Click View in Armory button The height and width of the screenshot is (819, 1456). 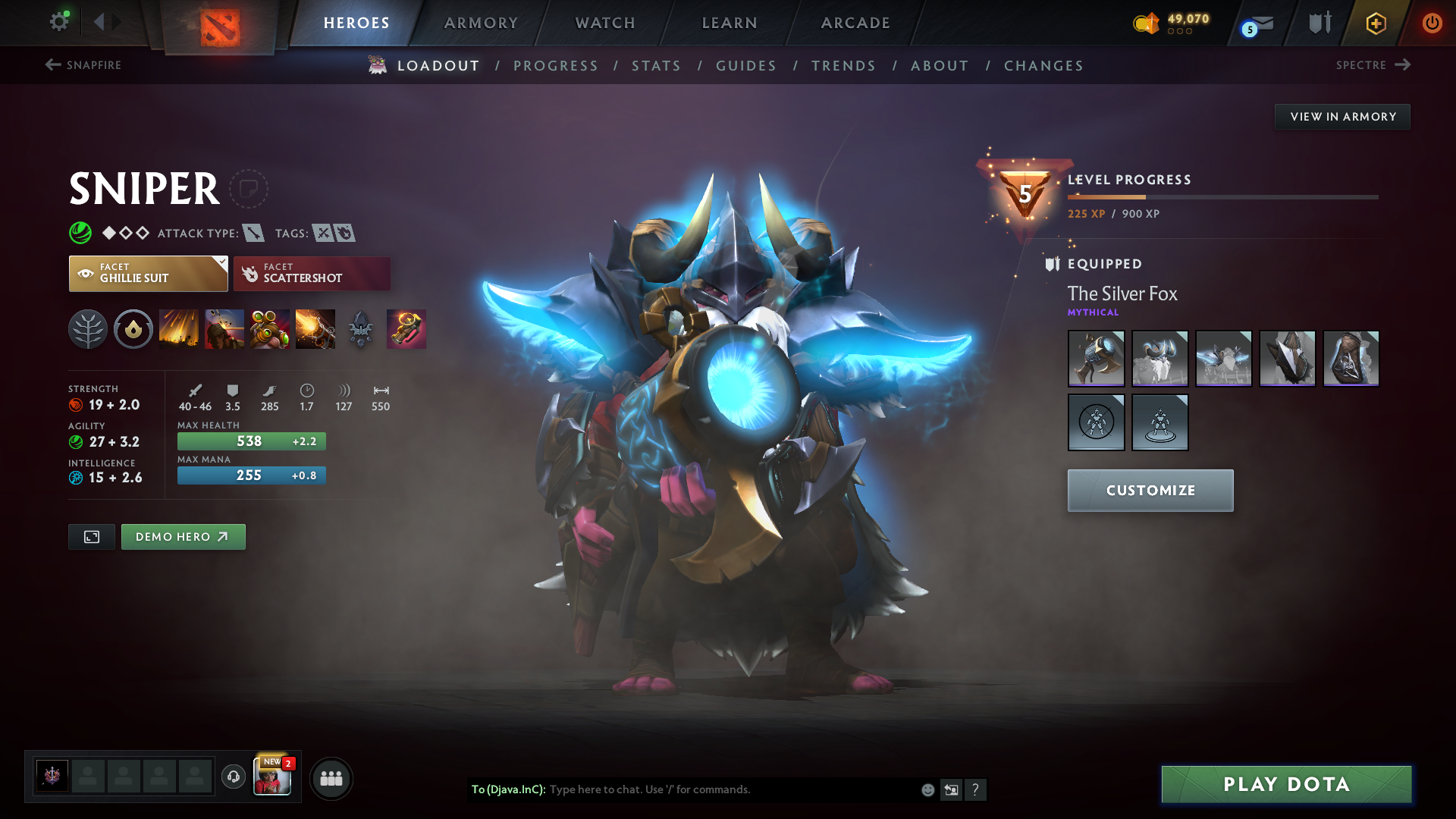pos(1342,117)
